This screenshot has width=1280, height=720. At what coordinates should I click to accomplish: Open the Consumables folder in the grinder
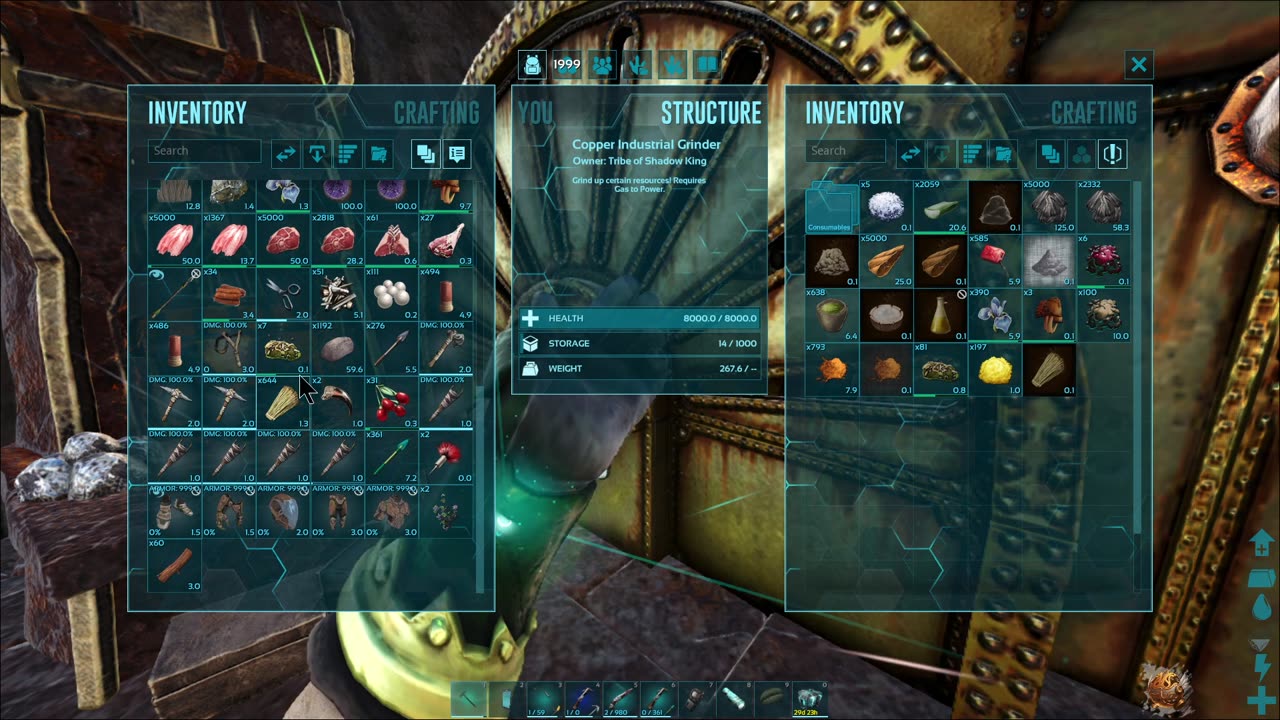coord(832,208)
